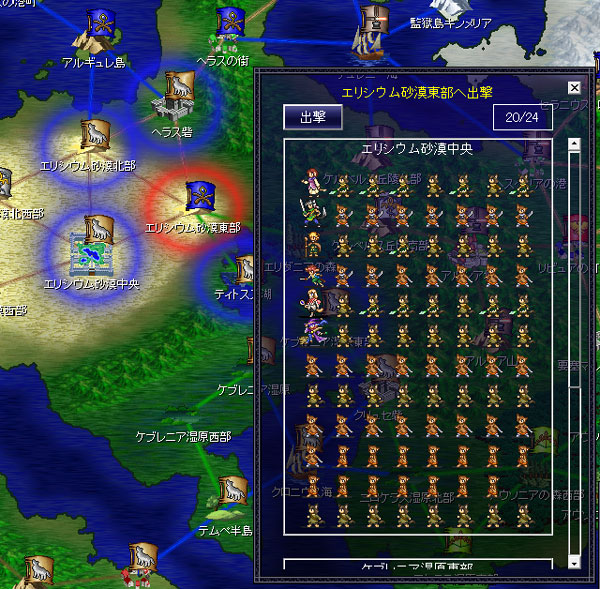The height and width of the screenshot is (589, 600).
Task: Click the scrollbar's down arrow
Action: pyautogui.click(x=574, y=563)
